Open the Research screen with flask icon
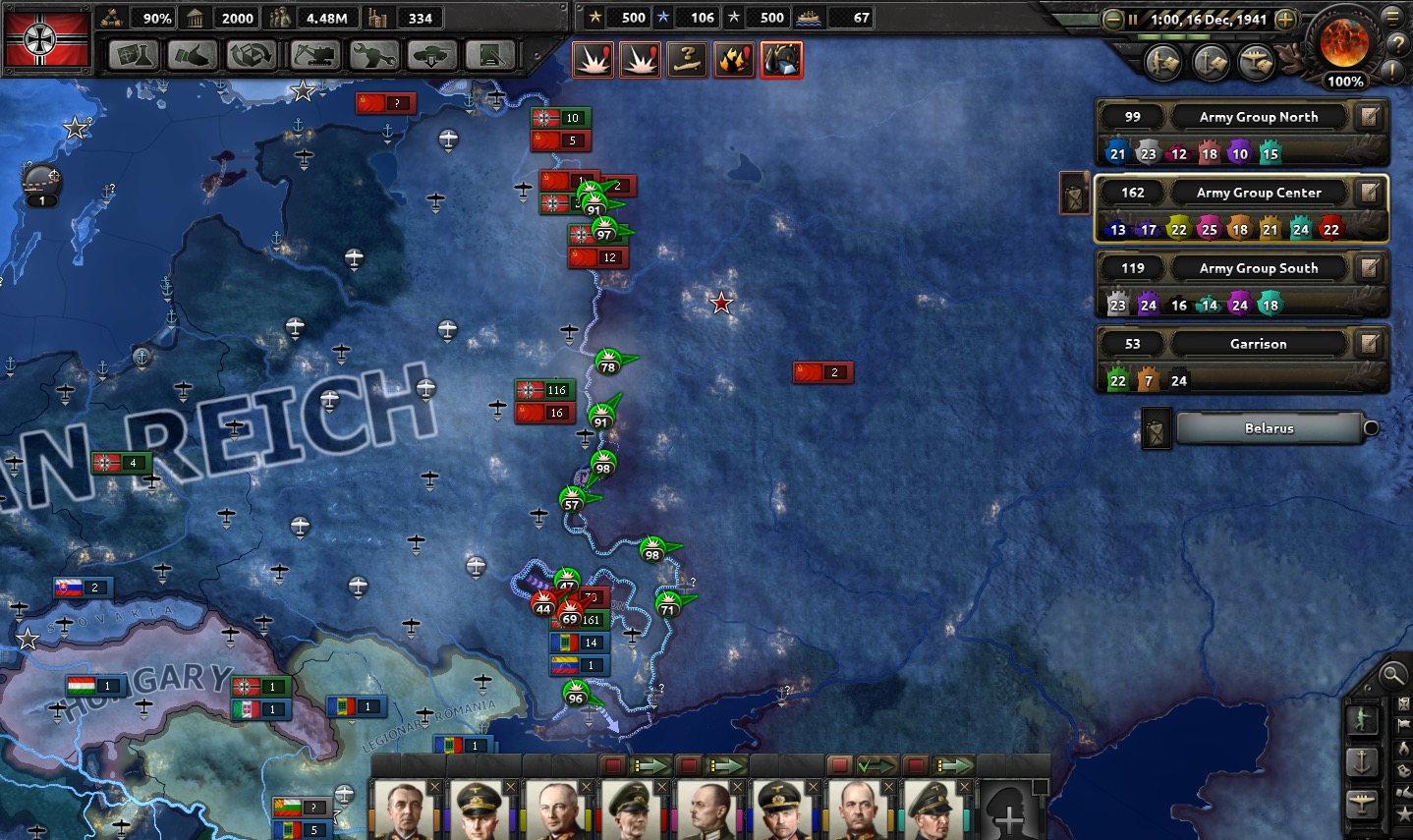This screenshot has width=1413, height=840. [134, 55]
